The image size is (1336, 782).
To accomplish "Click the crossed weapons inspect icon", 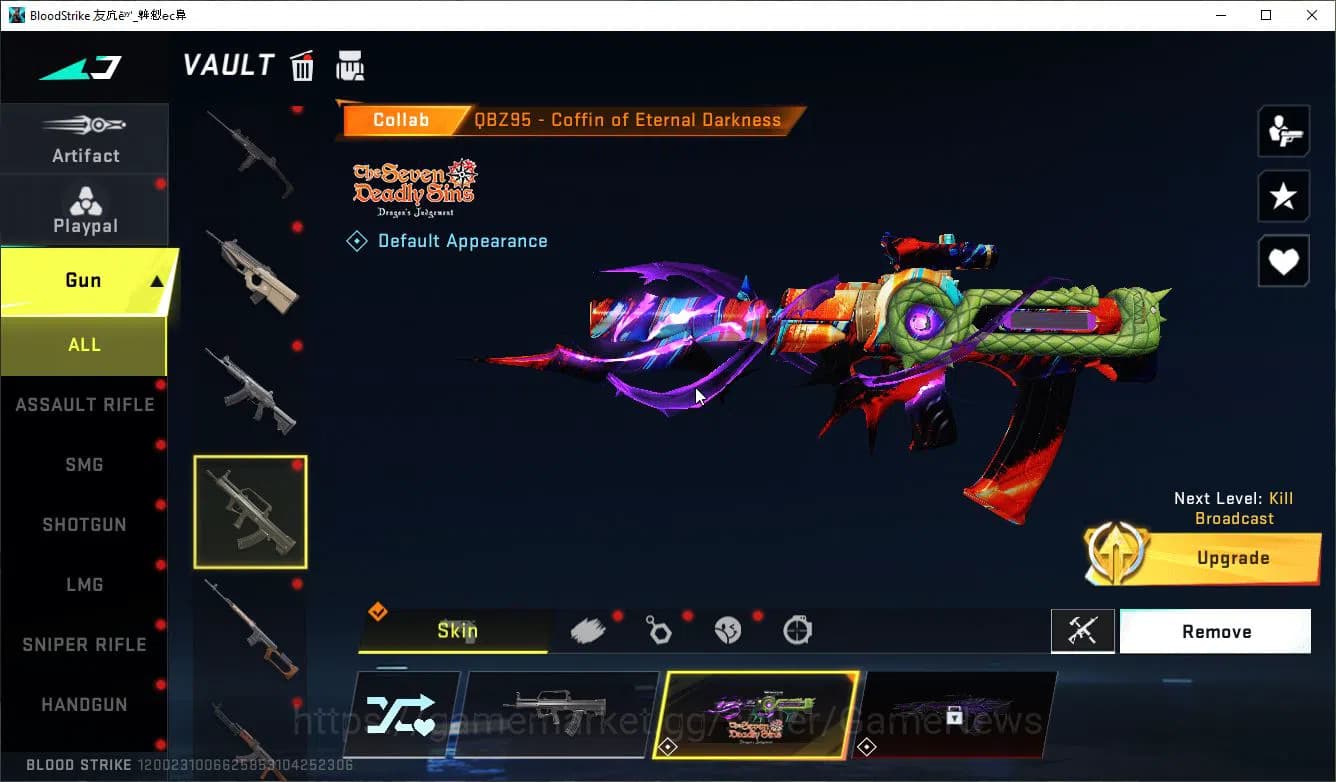I will click(x=1083, y=631).
